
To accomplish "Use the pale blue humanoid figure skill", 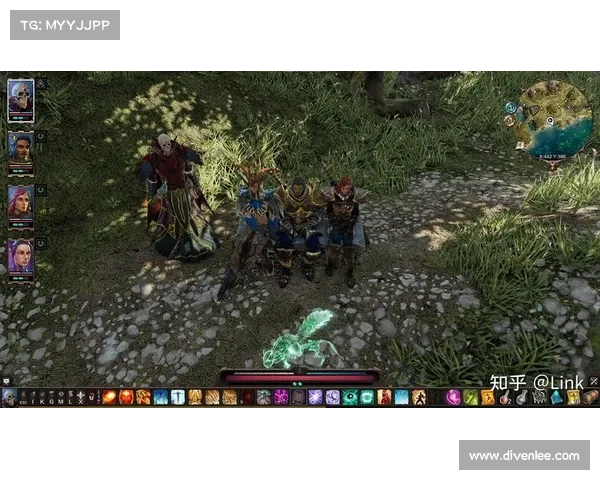I will (178, 397).
